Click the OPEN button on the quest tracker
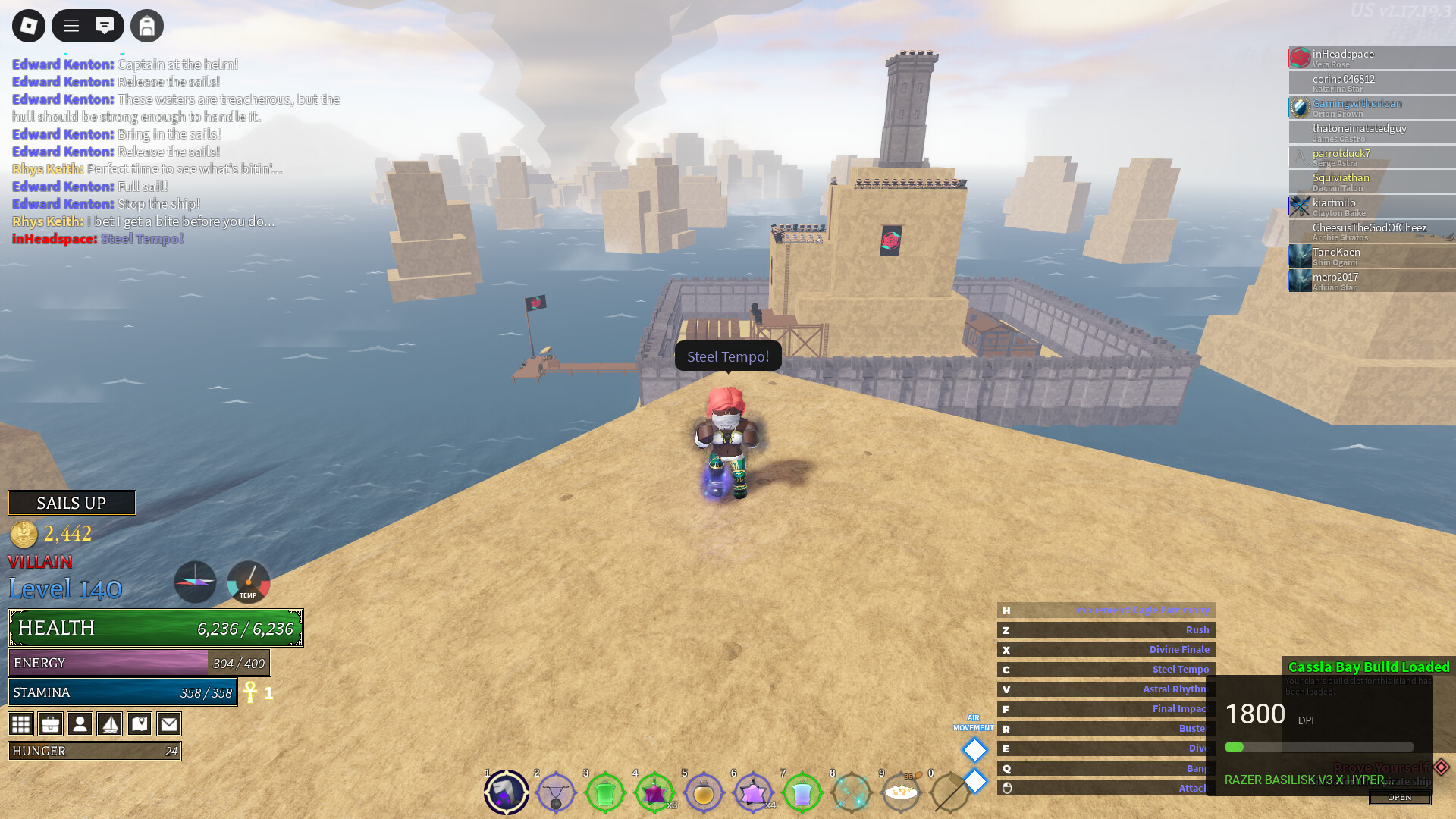Image resolution: width=1456 pixels, height=819 pixels. point(1400,797)
